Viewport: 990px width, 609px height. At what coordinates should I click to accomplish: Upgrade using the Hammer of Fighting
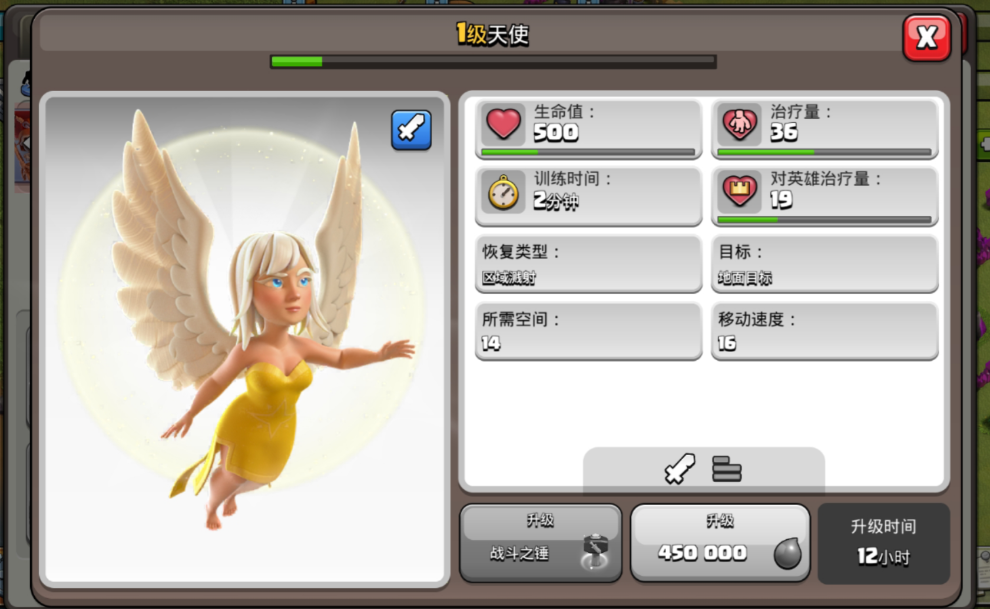click(x=540, y=543)
